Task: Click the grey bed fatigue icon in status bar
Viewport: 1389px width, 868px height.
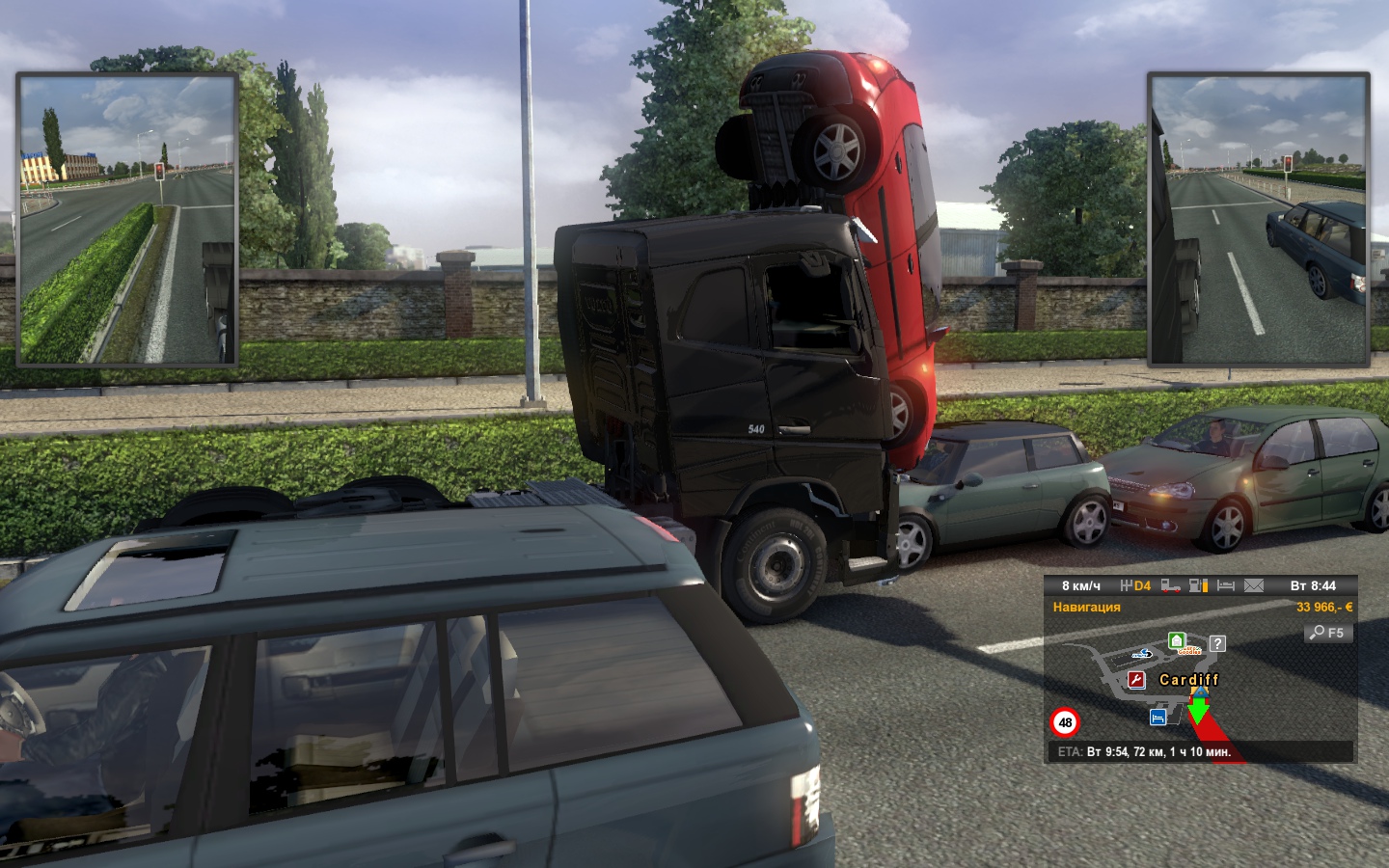Action: tap(1226, 585)
